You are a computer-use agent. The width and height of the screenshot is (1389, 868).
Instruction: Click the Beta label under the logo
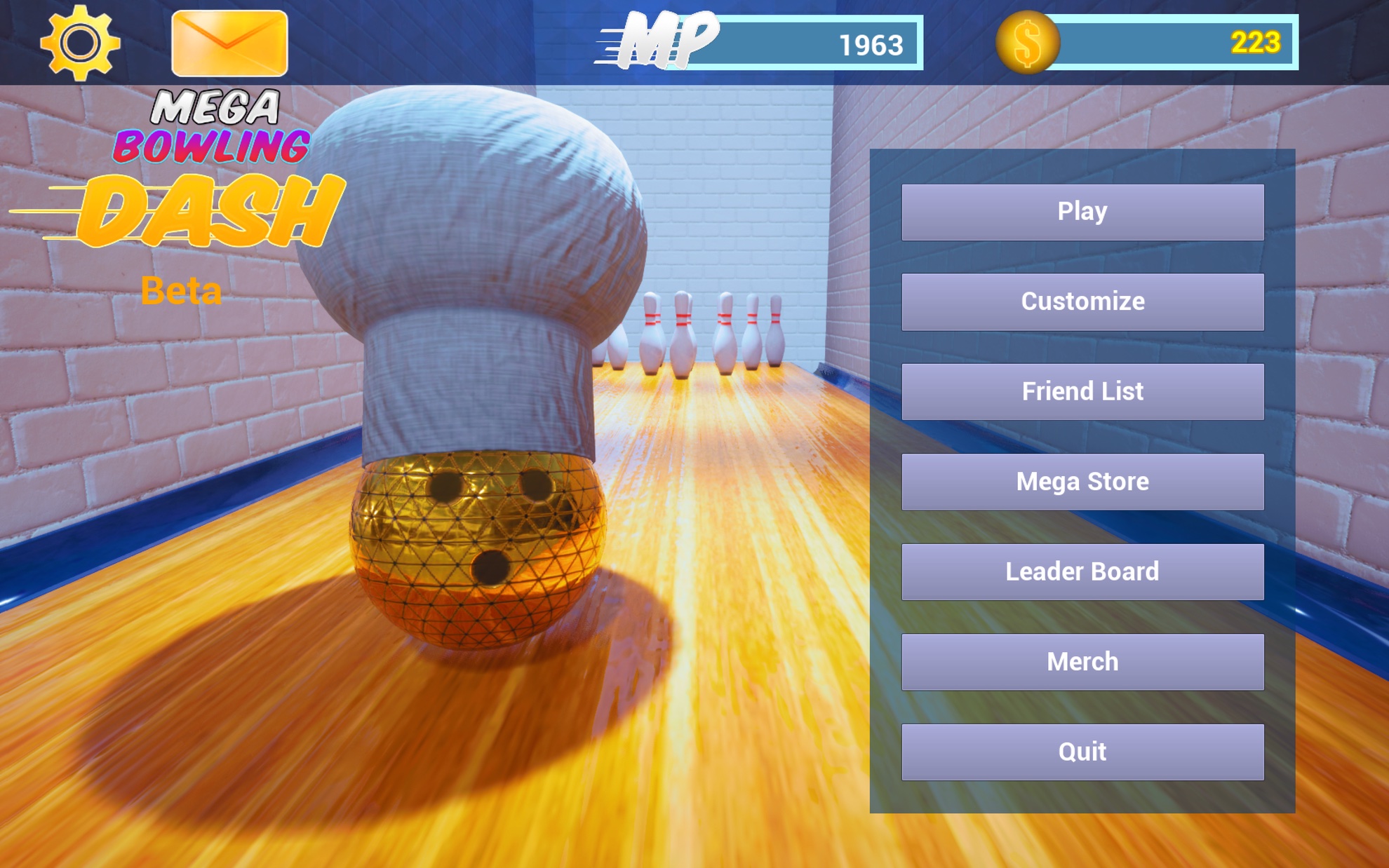[184, 290]
